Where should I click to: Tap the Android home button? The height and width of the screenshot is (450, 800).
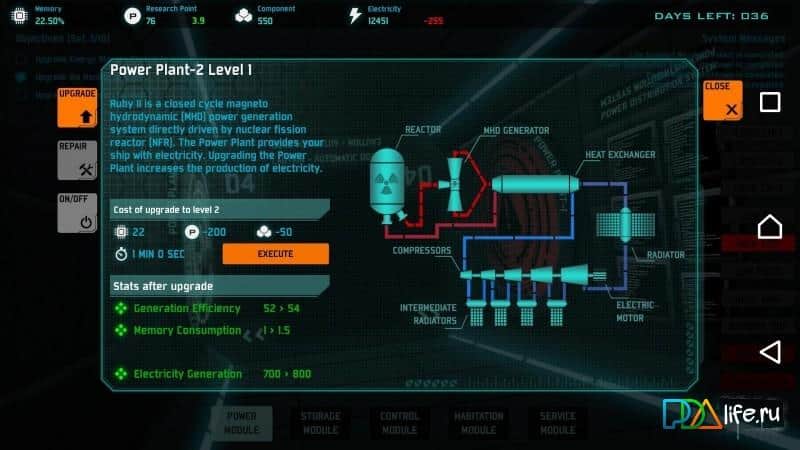pos(769,227)
